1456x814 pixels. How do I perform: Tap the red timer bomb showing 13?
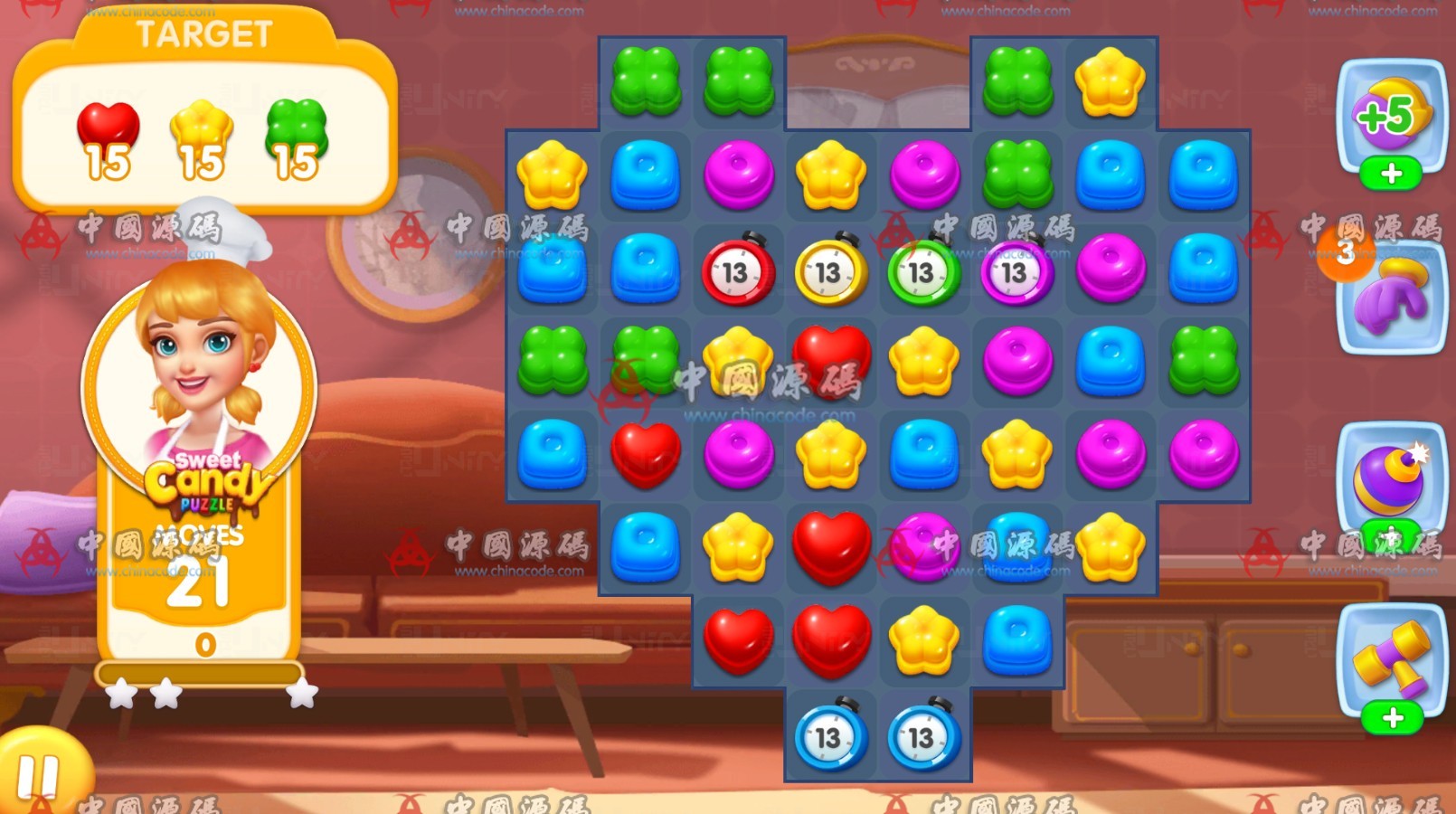pyautogui.click(x=738, y=273)
